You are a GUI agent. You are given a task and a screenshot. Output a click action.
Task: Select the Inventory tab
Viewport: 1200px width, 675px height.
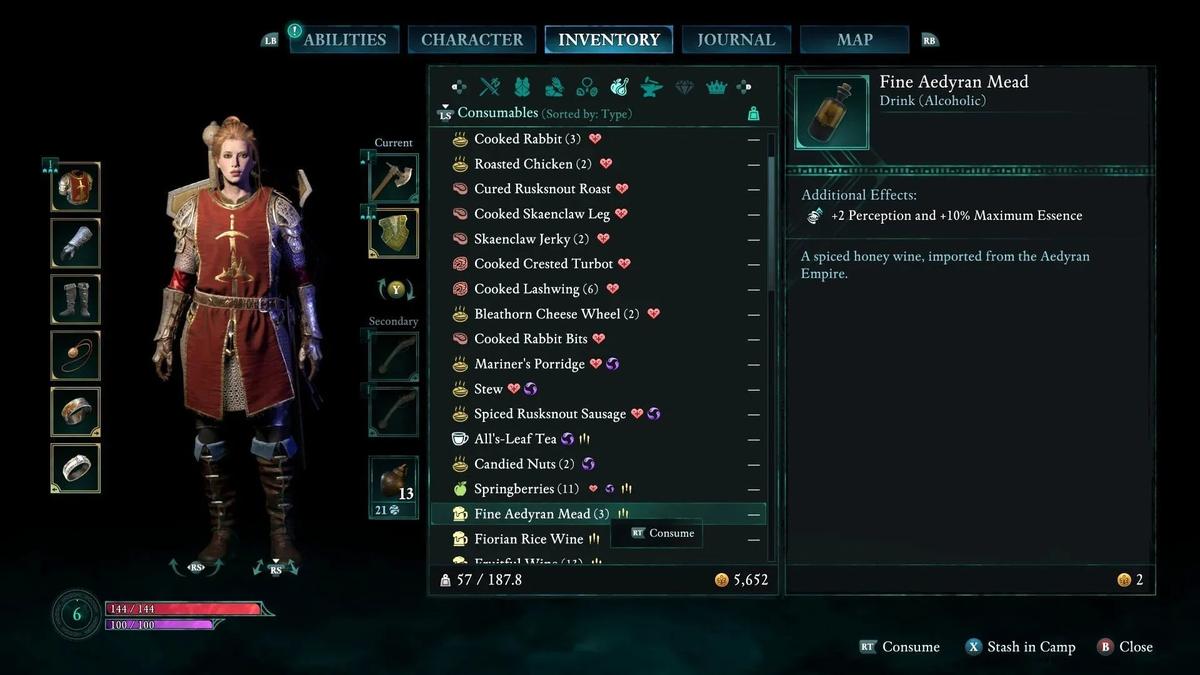tap(609, 40)
